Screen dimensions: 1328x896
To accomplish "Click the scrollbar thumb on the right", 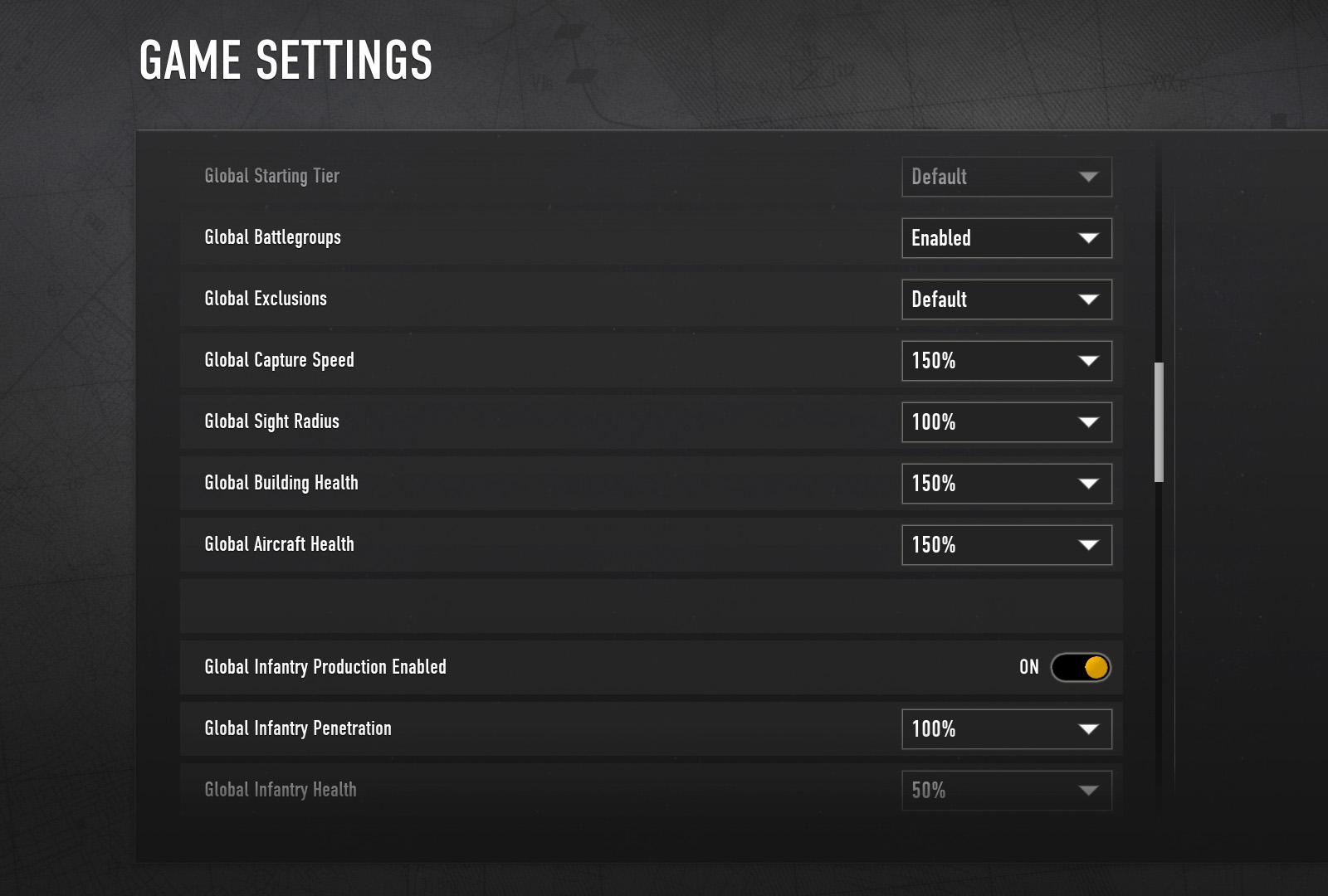I will pos(1159,419).
